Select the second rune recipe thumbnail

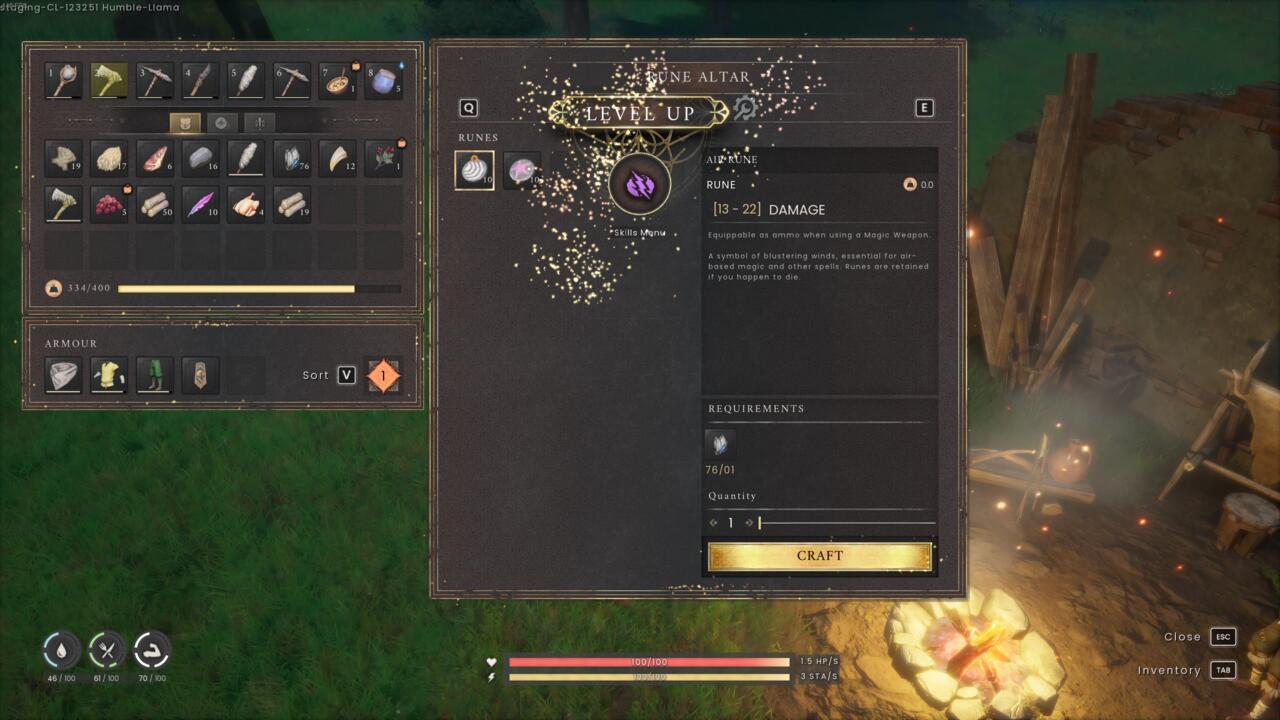(x=521, y=170)
